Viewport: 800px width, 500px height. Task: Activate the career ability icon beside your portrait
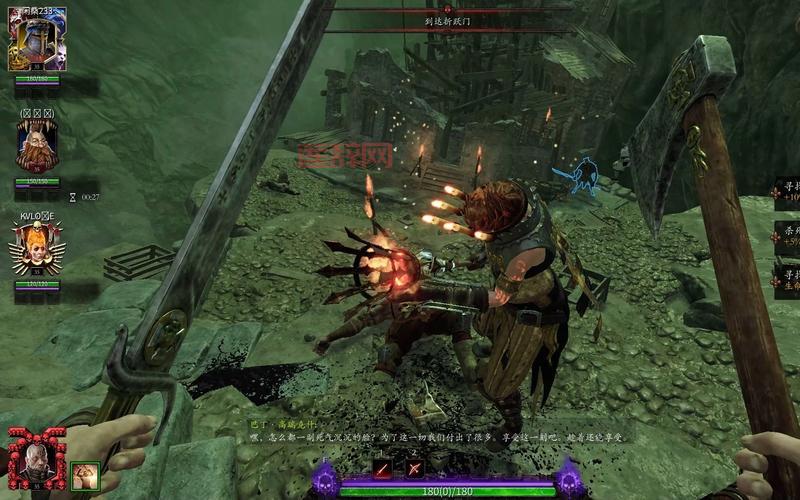pos(85,475)
